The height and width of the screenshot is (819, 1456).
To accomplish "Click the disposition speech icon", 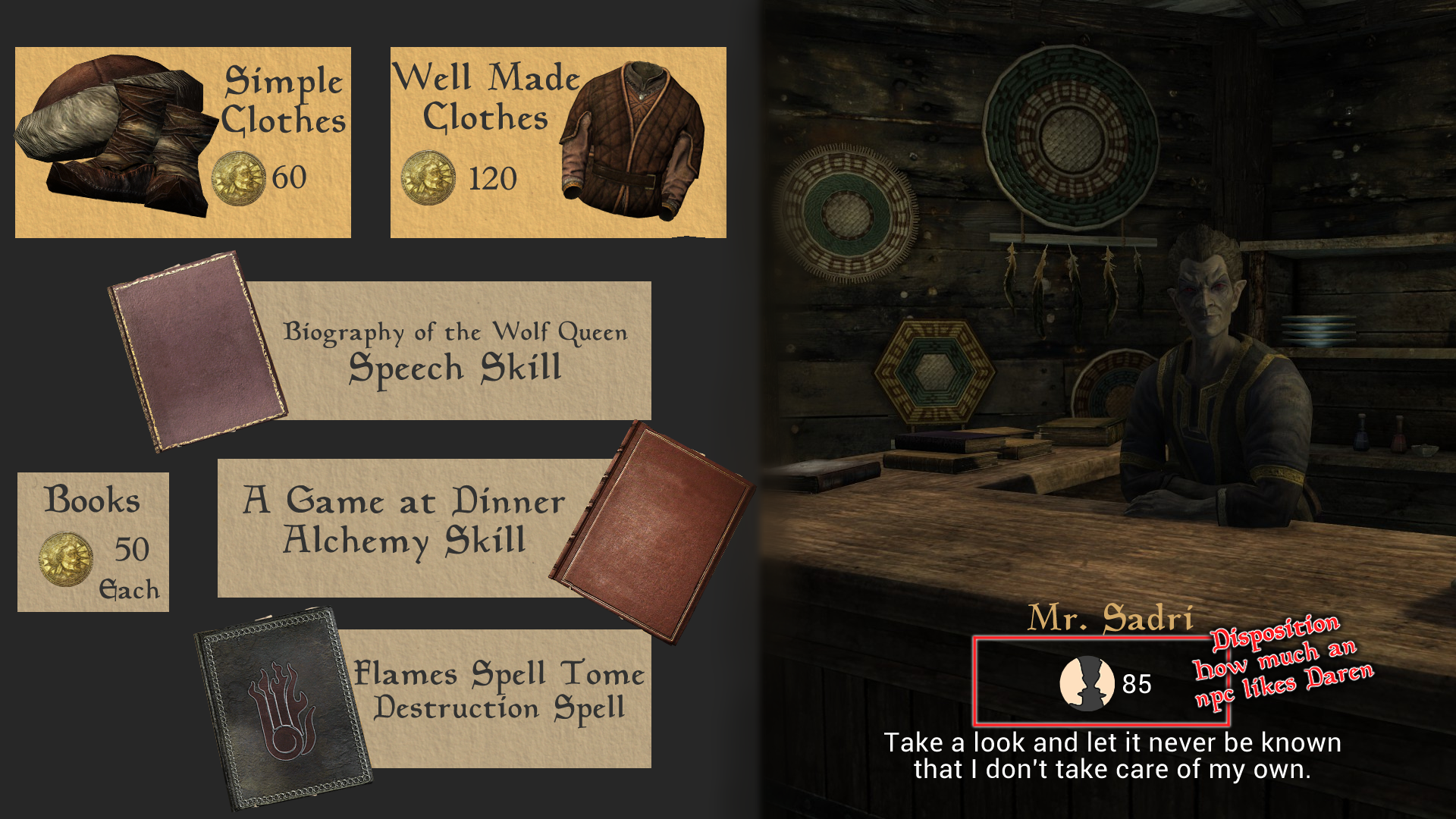I will (x=1087, y=683).
